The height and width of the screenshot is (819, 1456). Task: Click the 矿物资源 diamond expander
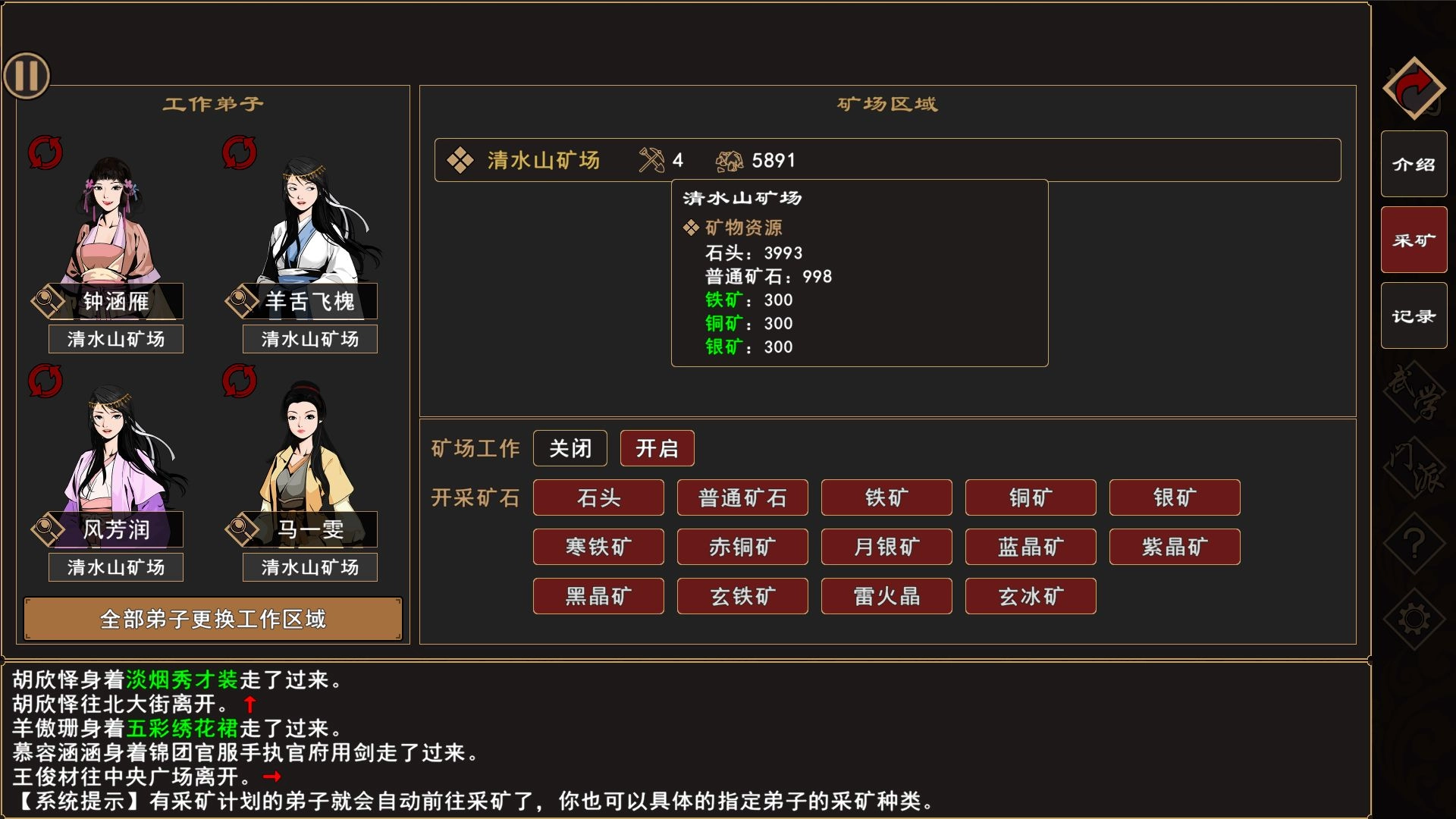(x=692, y=227)
